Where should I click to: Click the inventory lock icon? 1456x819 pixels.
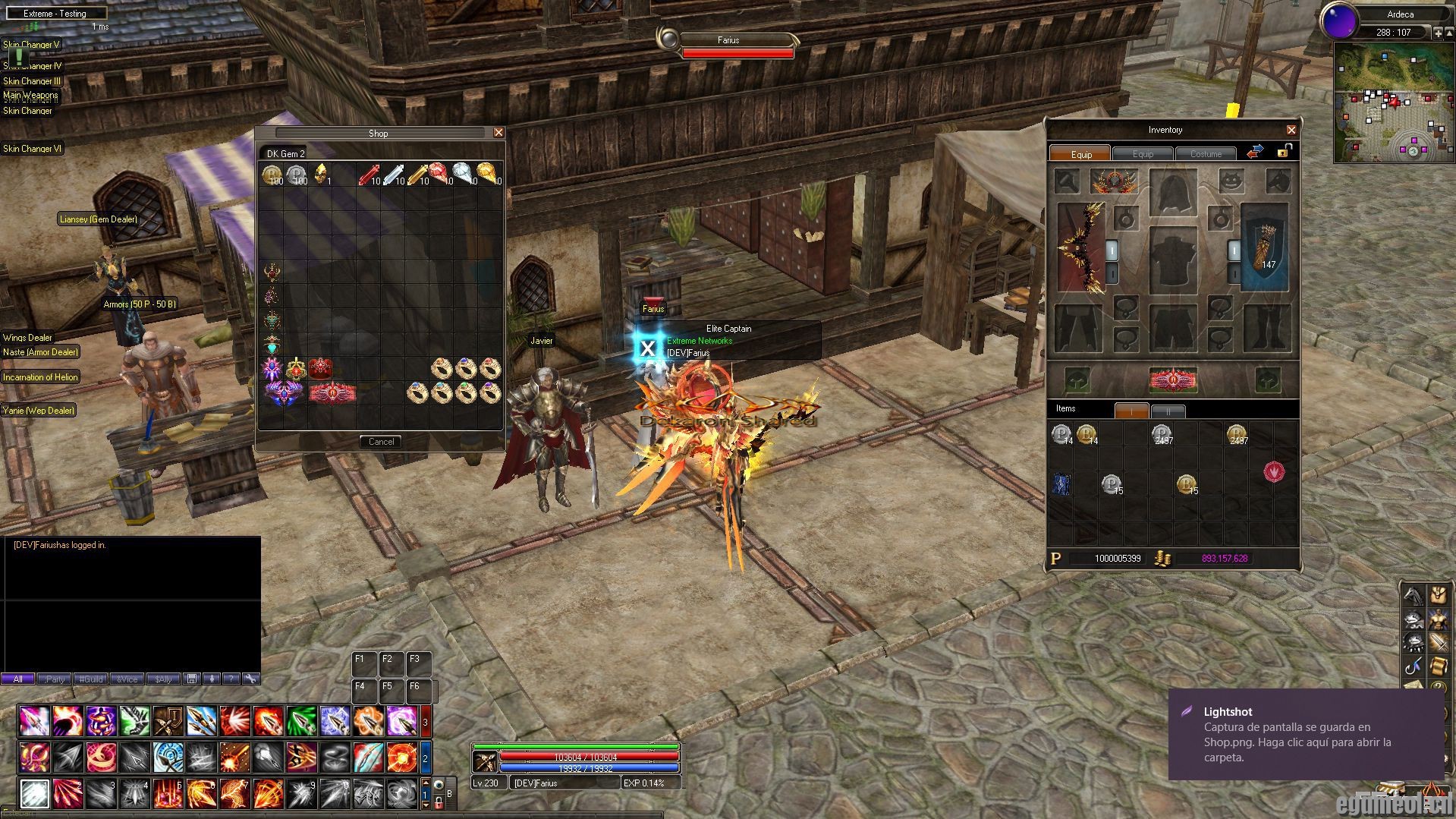(1283, 151)
